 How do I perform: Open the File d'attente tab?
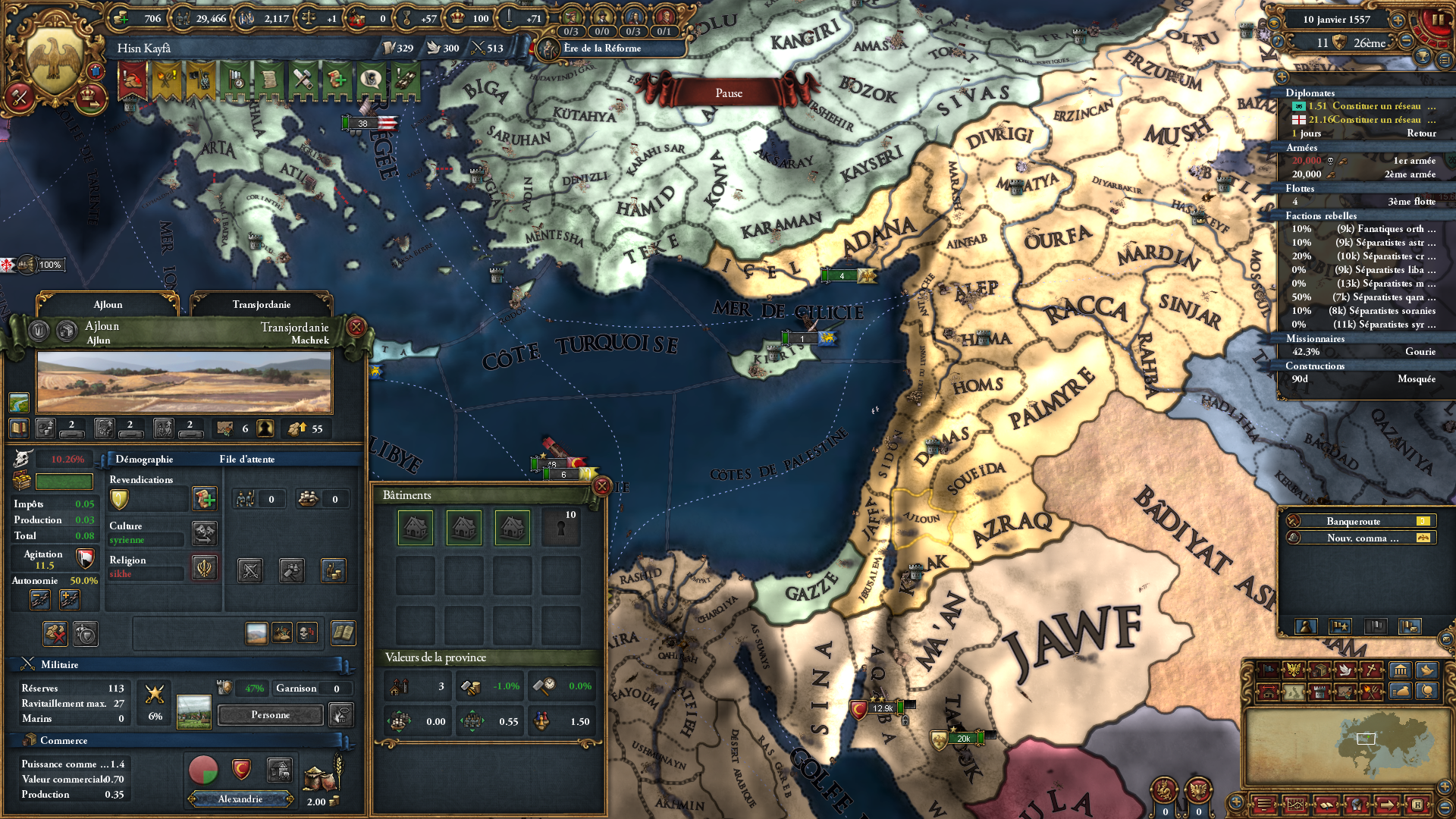coord(247,459)
